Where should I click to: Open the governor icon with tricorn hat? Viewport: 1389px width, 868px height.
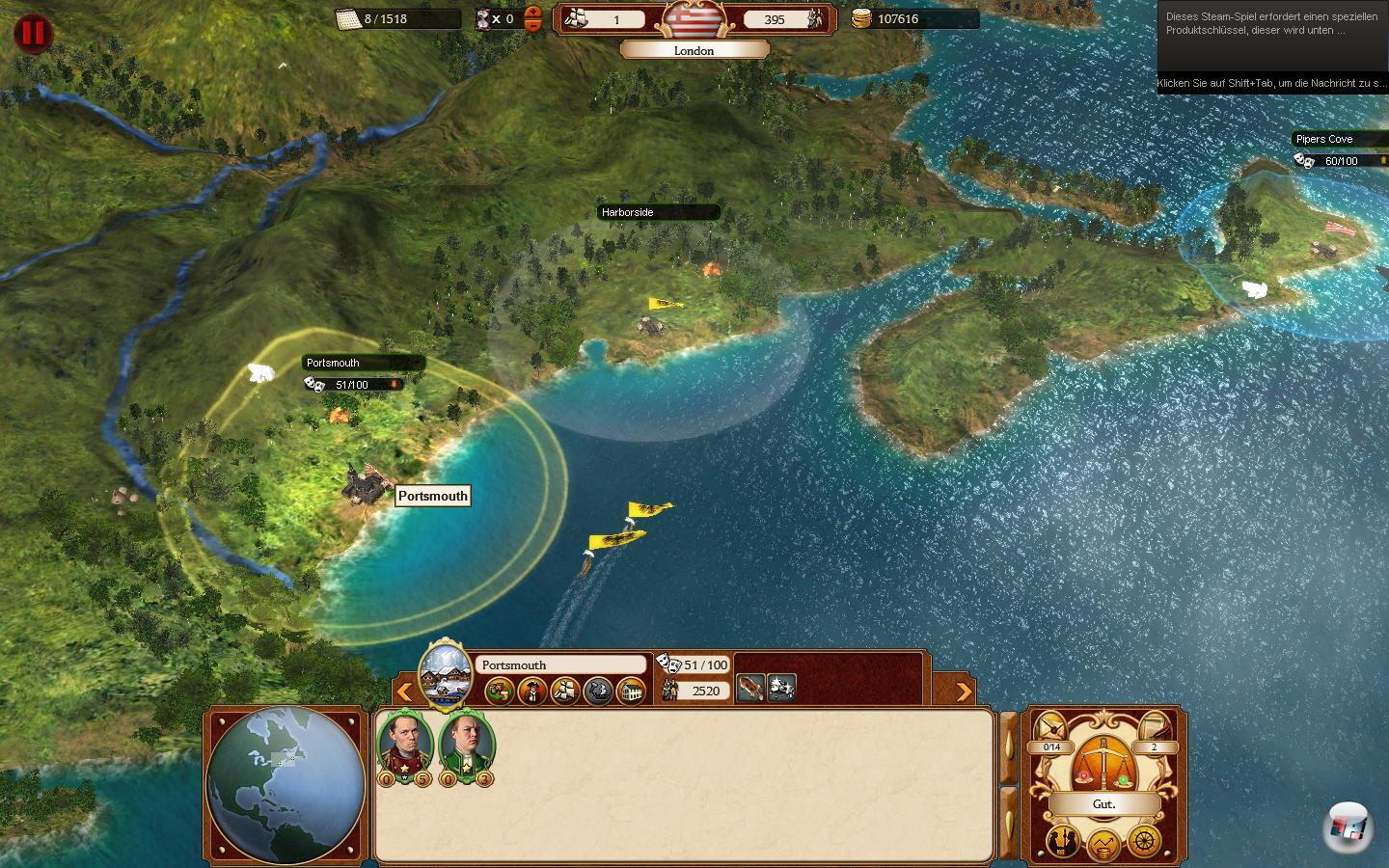click(x=532, y=691)
